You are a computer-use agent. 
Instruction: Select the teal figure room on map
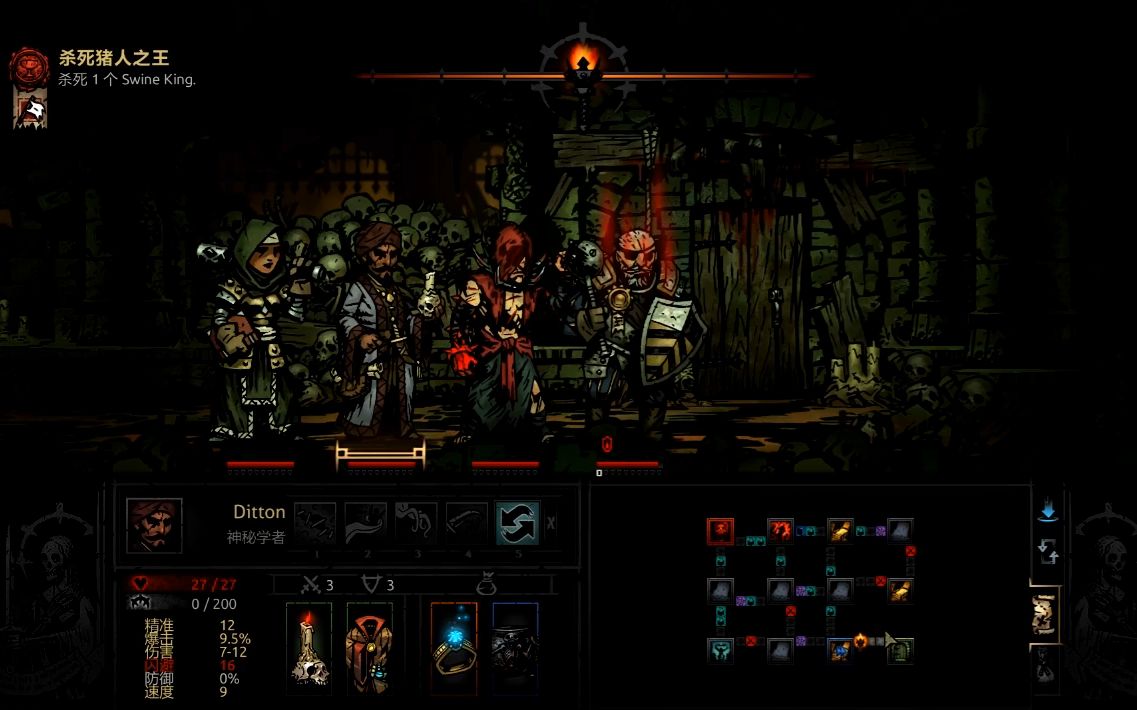point(721,650)
